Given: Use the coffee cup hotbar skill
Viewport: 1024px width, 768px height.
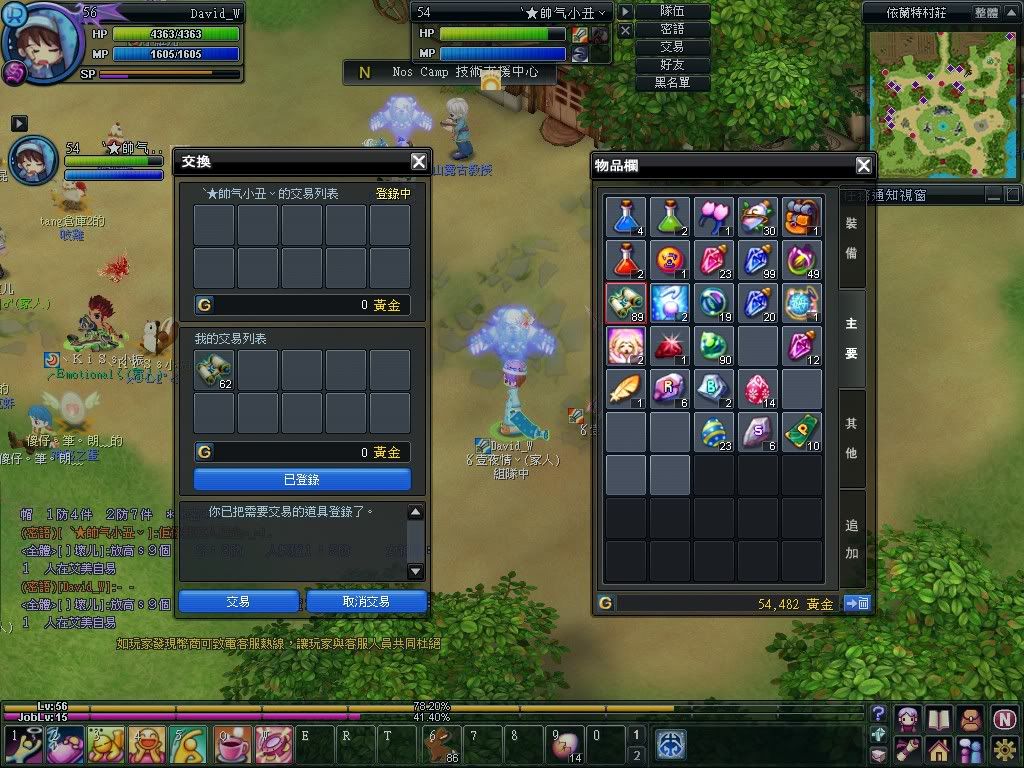Looking at the screenshot, I should pyautogui.click(x=233, y=745).
